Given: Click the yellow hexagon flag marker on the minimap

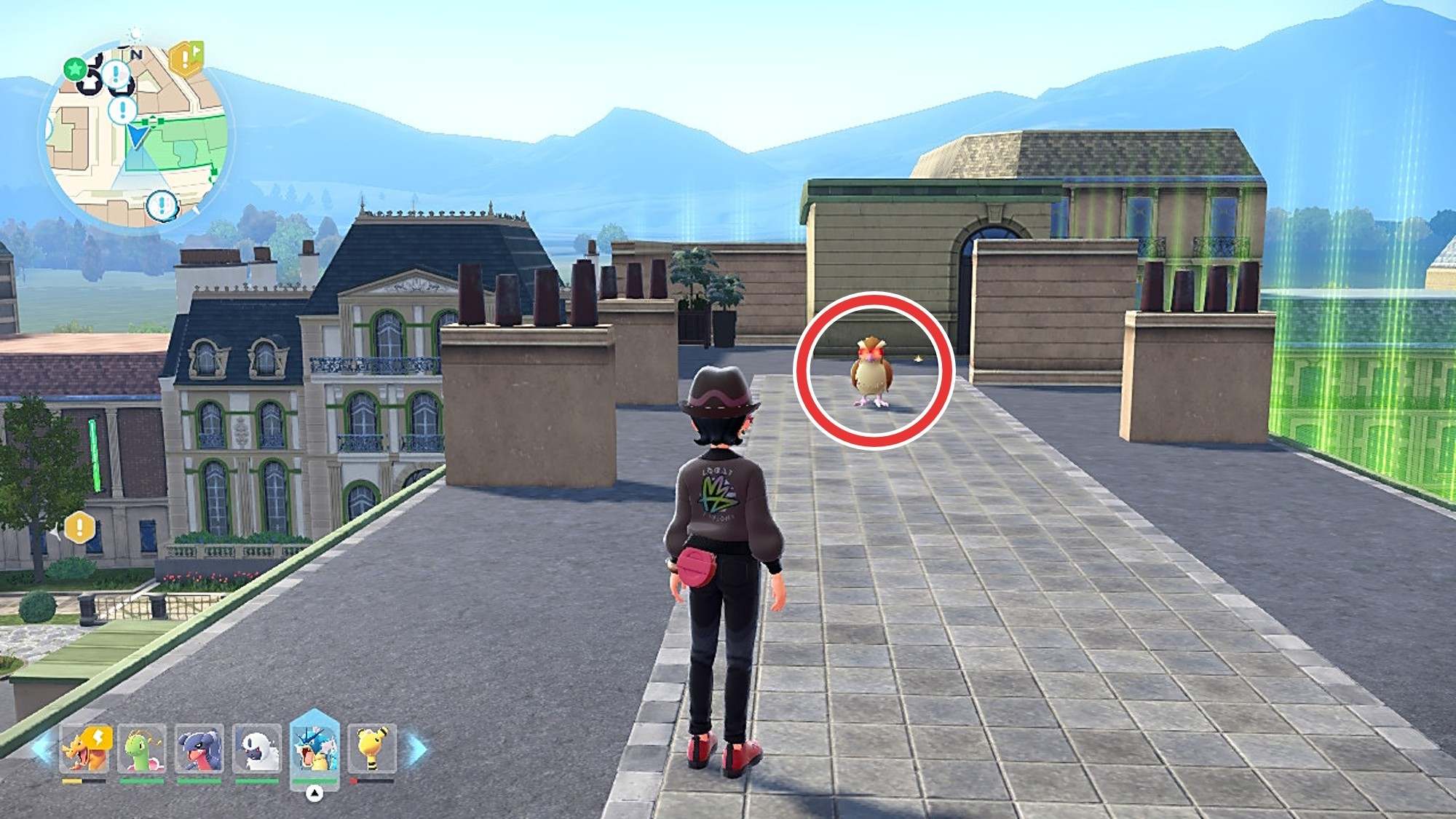Looking at the screenshot, I should click(x=186, y=58).
